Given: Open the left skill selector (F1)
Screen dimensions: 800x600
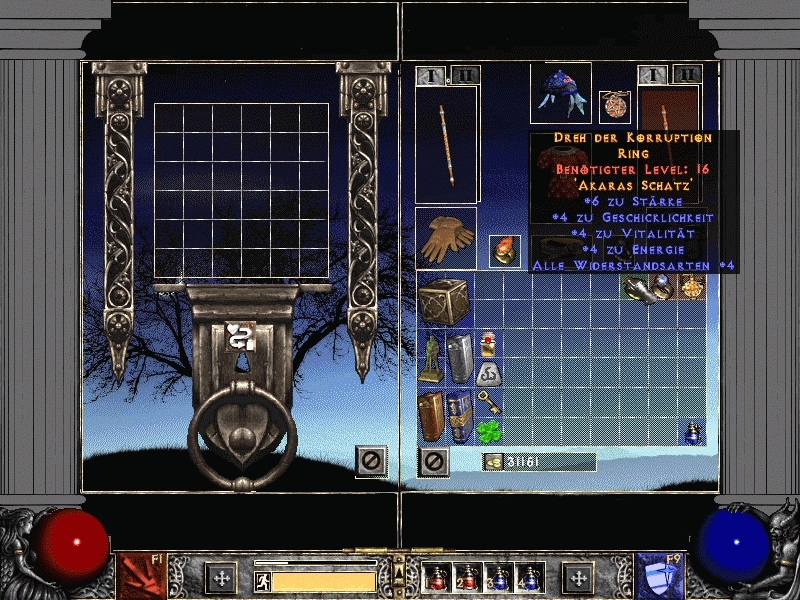Looking at the screenshot, I should coord(142,577).
